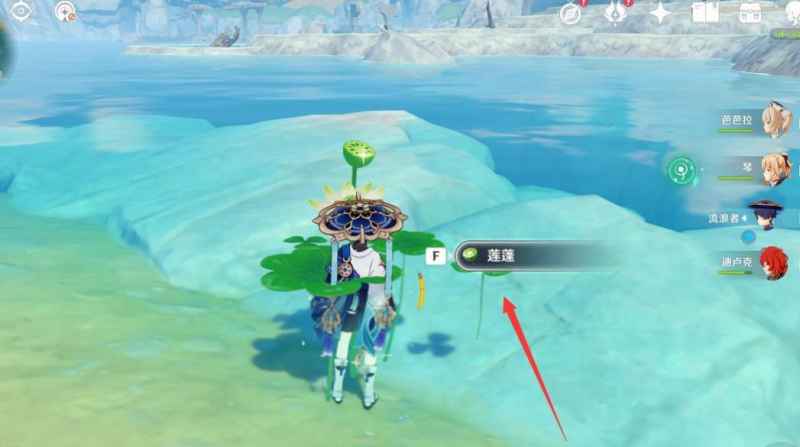
Task: Open the adventurer handbook book icon
Action: click(x=706, y=14)
